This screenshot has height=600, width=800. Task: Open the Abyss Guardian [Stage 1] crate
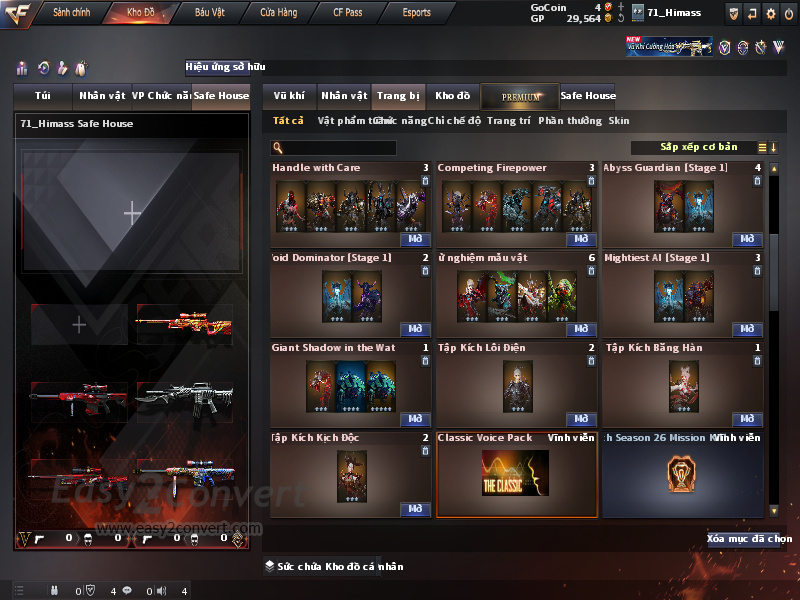coord(747,240)
